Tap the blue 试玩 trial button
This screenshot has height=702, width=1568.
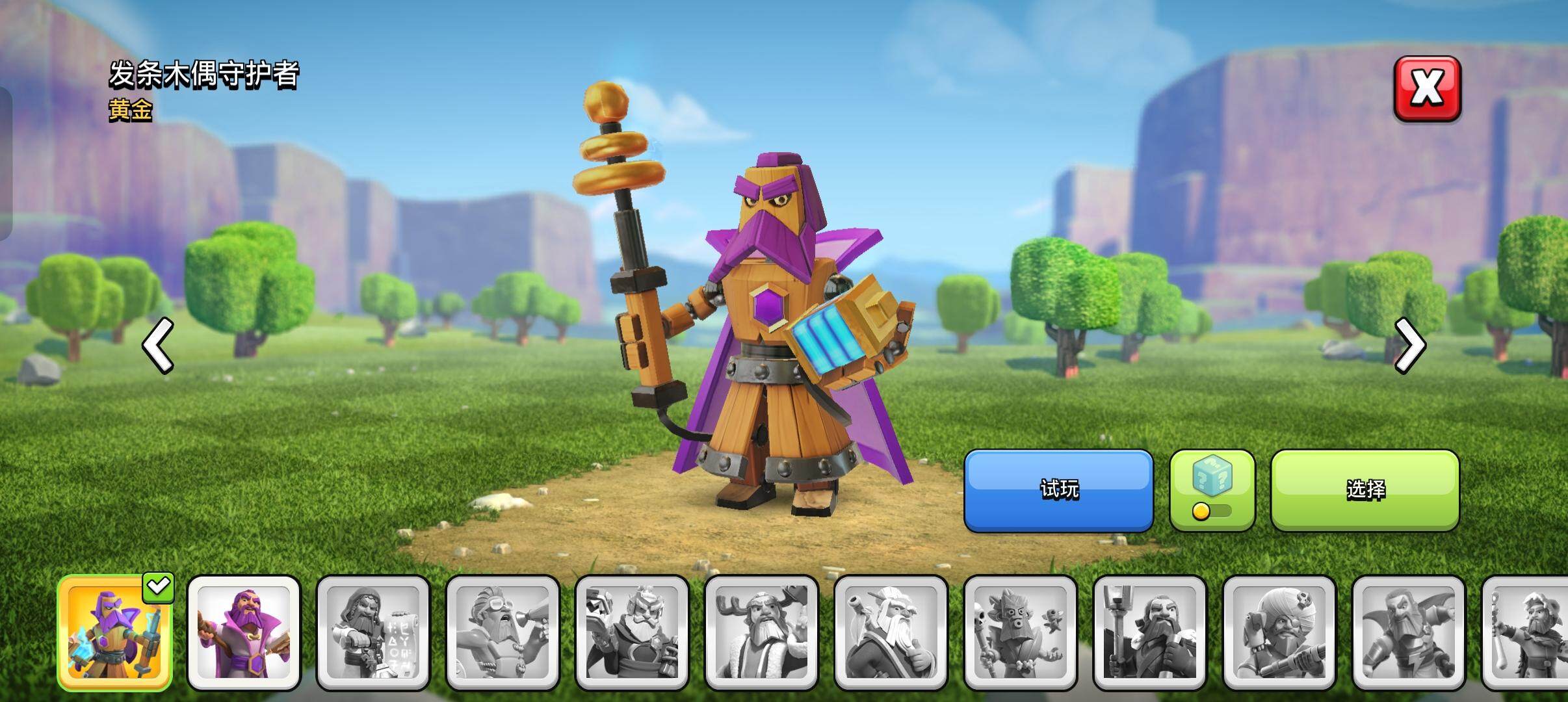1058,490
